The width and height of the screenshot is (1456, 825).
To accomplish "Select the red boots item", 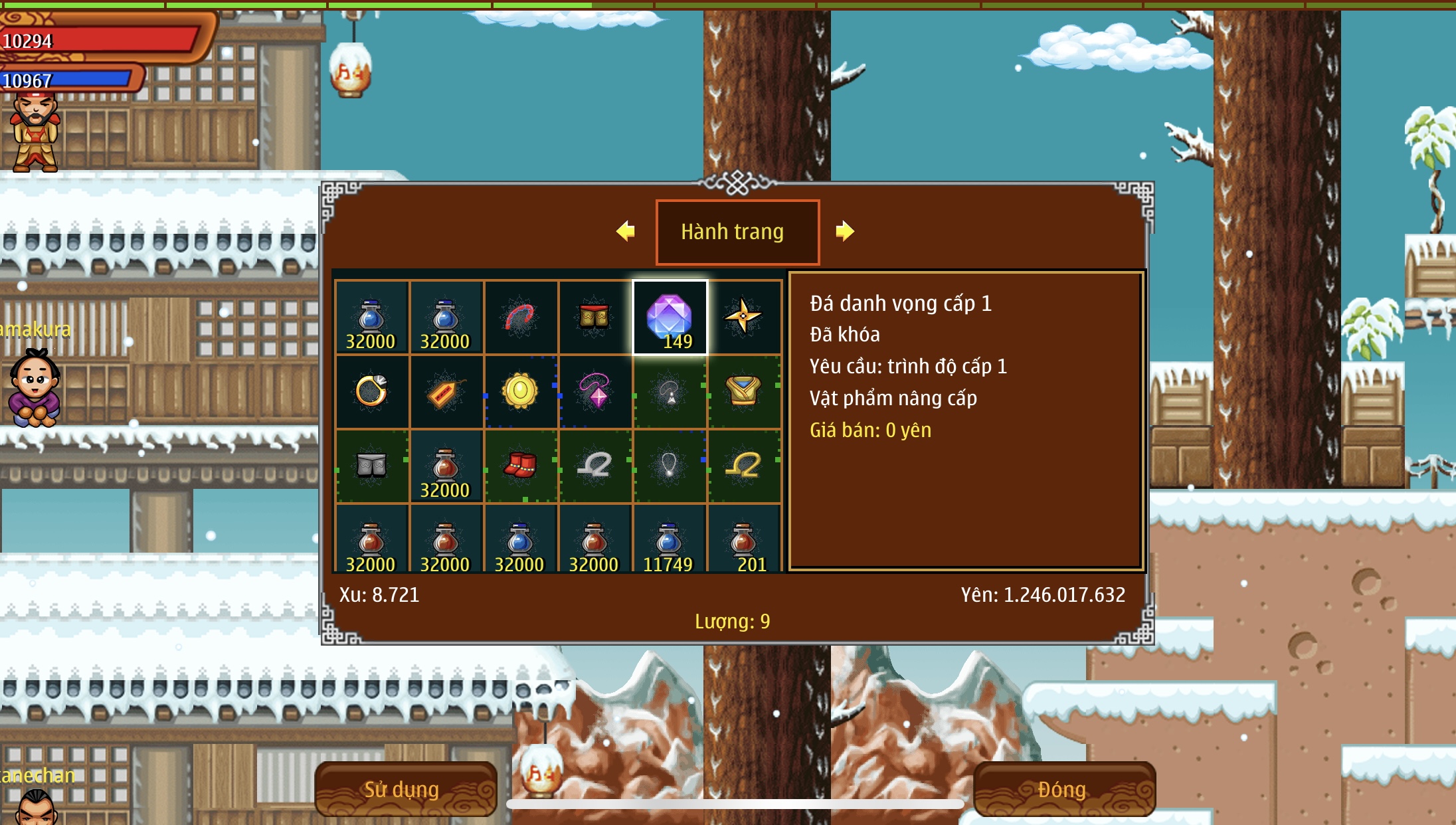I will coord(520,465).
